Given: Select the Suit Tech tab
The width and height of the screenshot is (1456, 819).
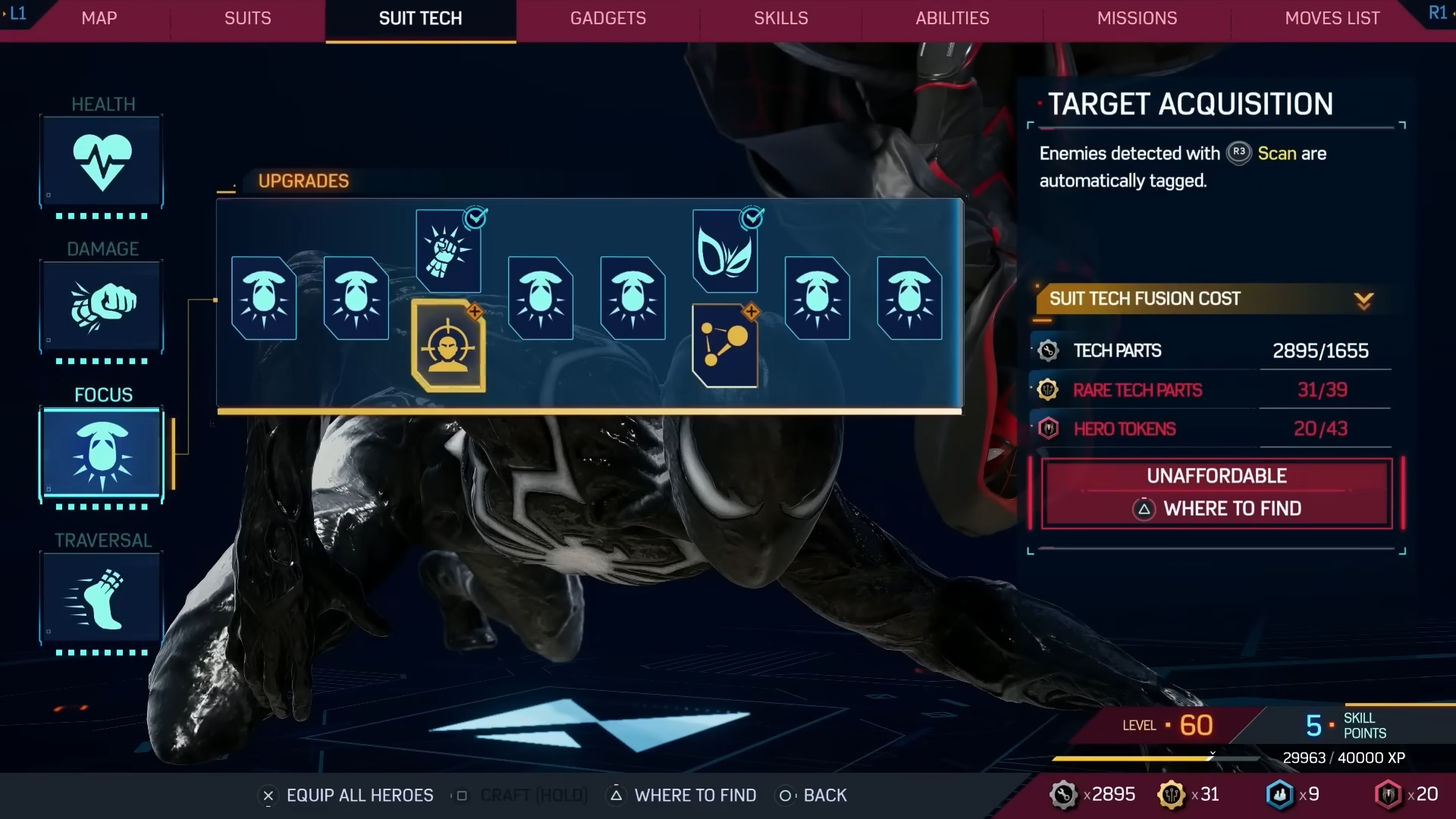Looking at the screenshot, I should point(420,18).
